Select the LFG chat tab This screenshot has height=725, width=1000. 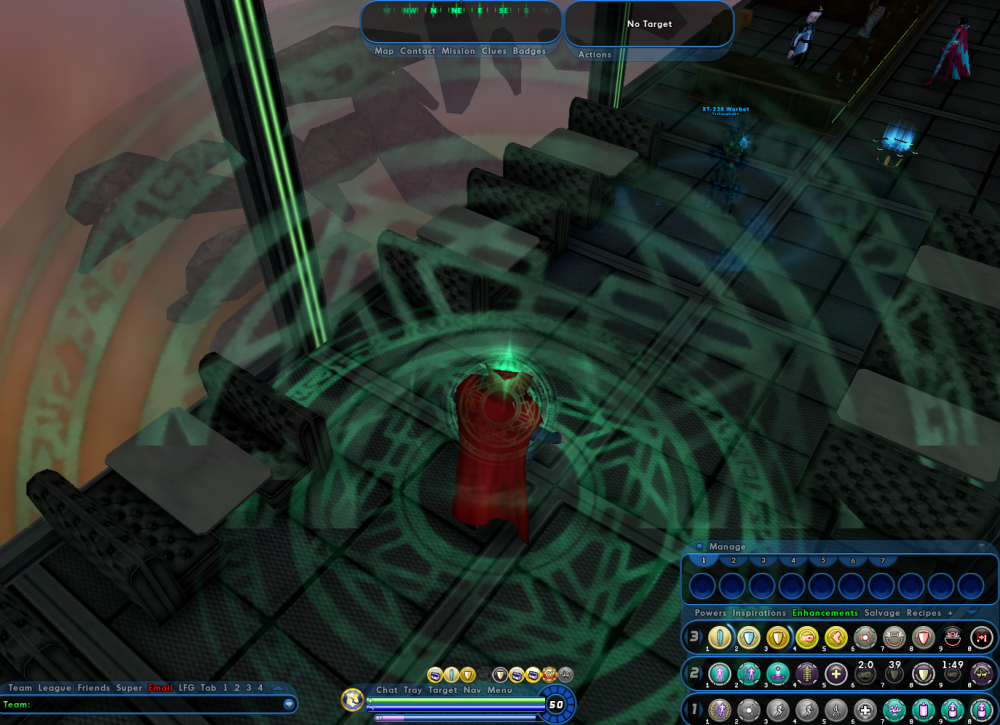point(187,688)
